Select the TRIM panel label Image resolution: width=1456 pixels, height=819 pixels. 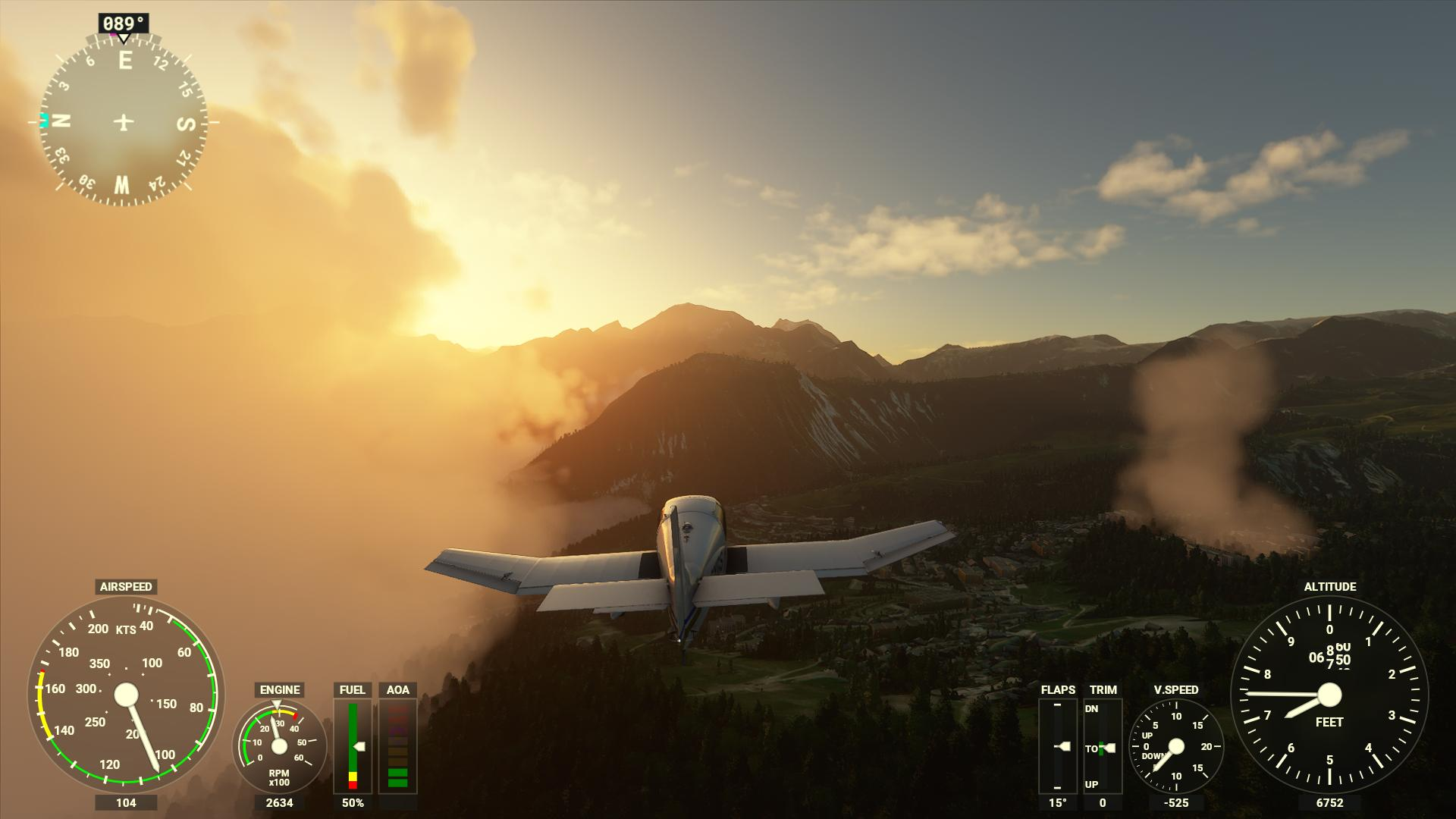[x=1102, y=691]
